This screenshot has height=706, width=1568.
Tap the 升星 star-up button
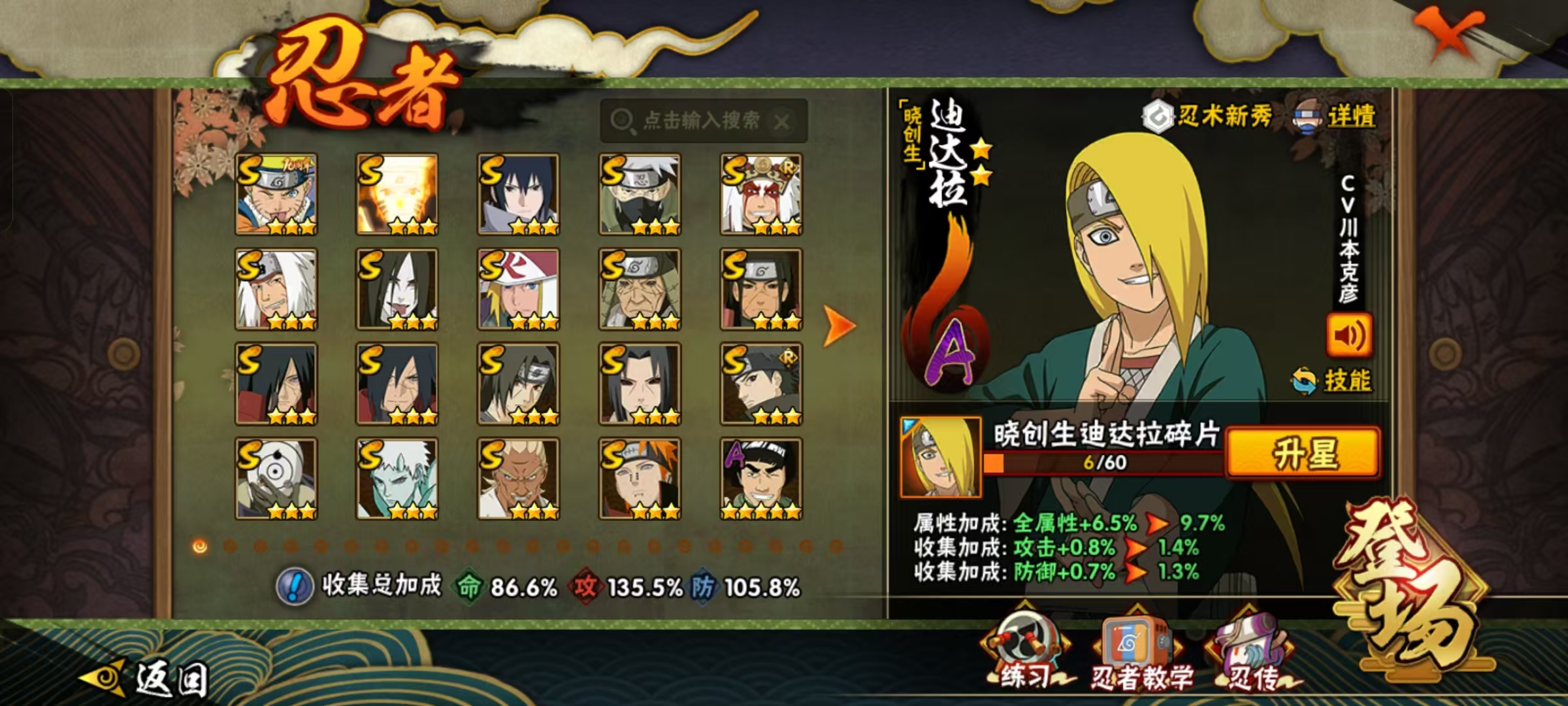coord(1303,452)
